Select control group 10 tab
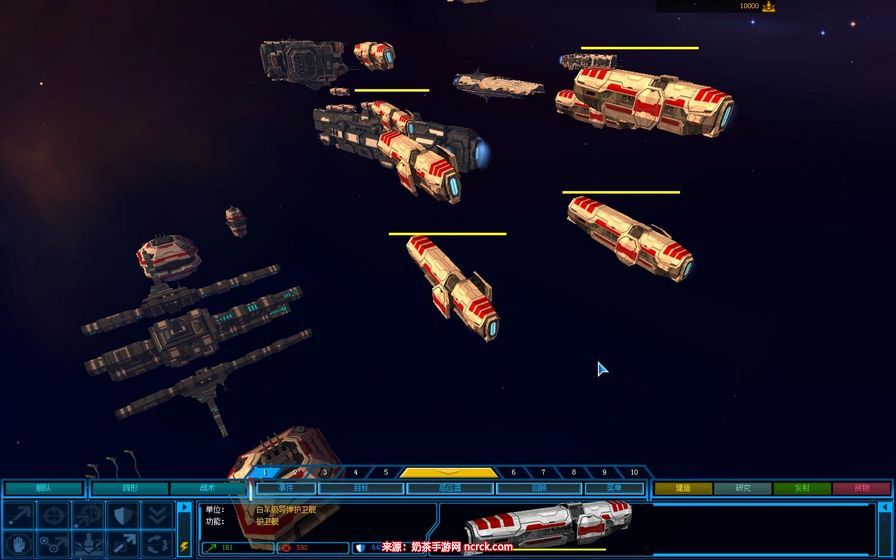This screenshot has height=560, width=896. (634, 472)
